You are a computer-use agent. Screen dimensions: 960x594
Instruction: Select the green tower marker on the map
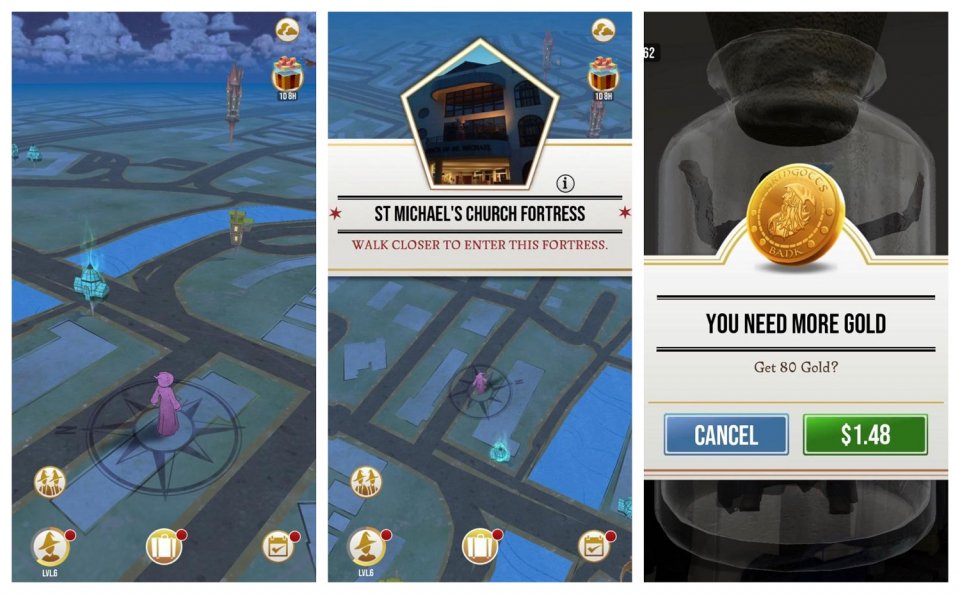(x=237, y=226)
